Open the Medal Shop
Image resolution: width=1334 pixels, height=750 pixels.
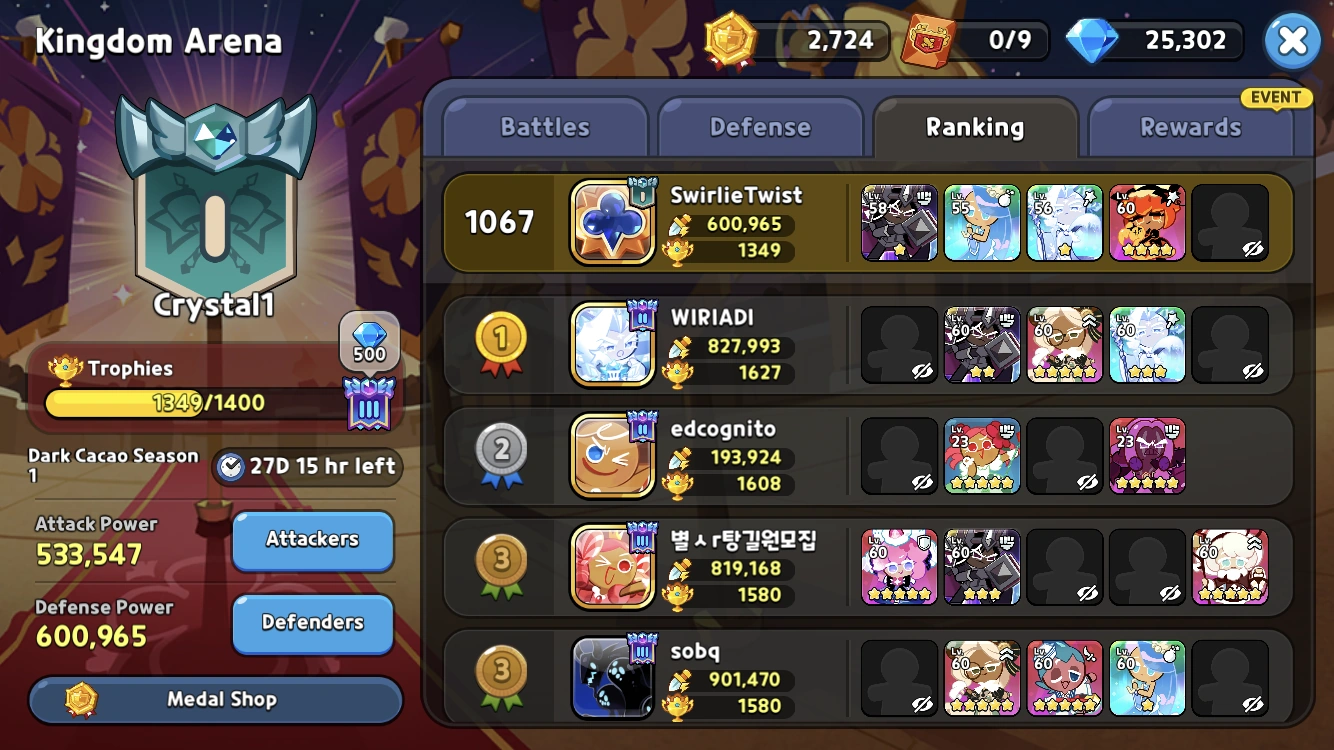click(215, 700)
